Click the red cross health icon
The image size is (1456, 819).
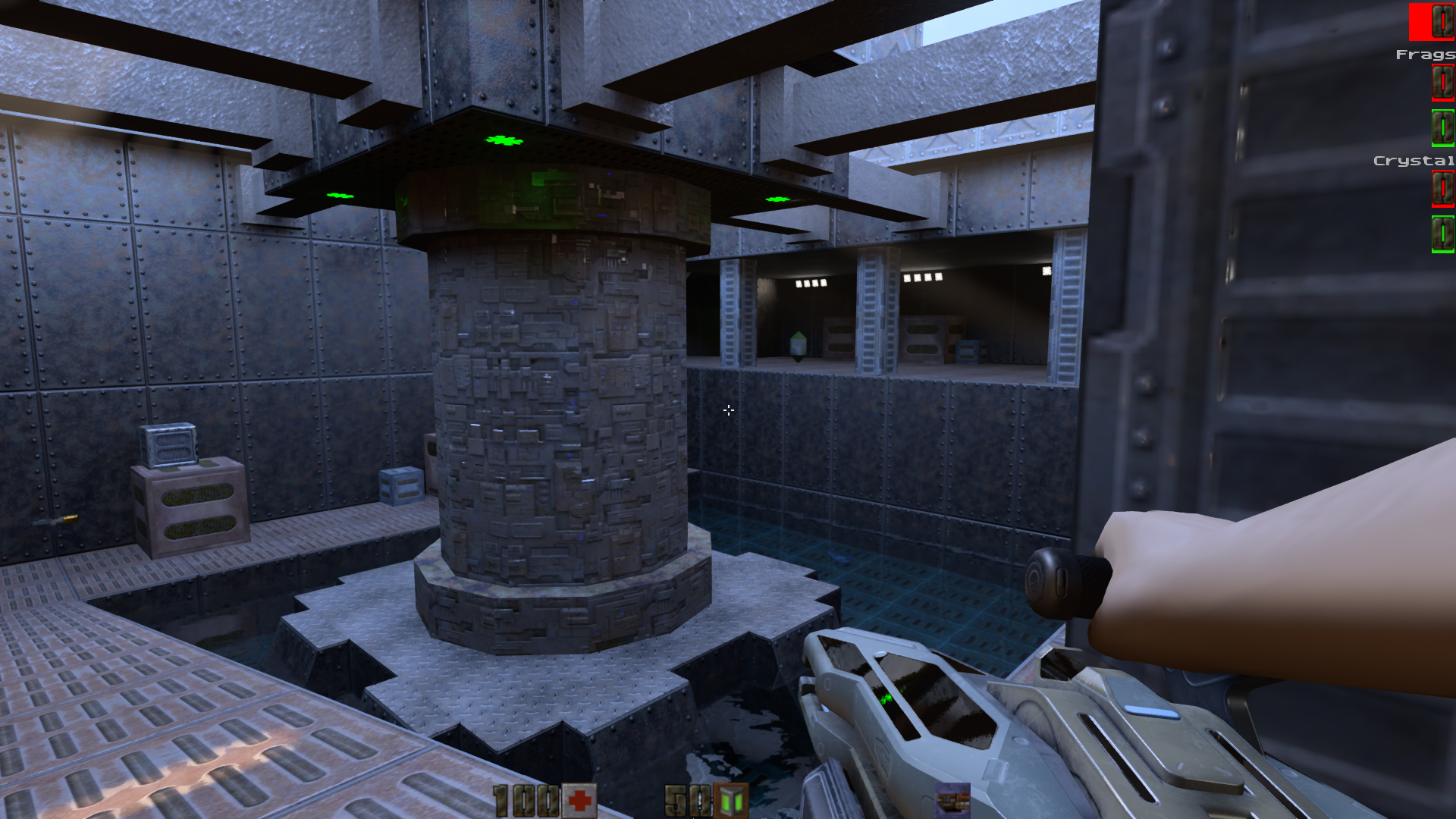click(x=580, y=801)
